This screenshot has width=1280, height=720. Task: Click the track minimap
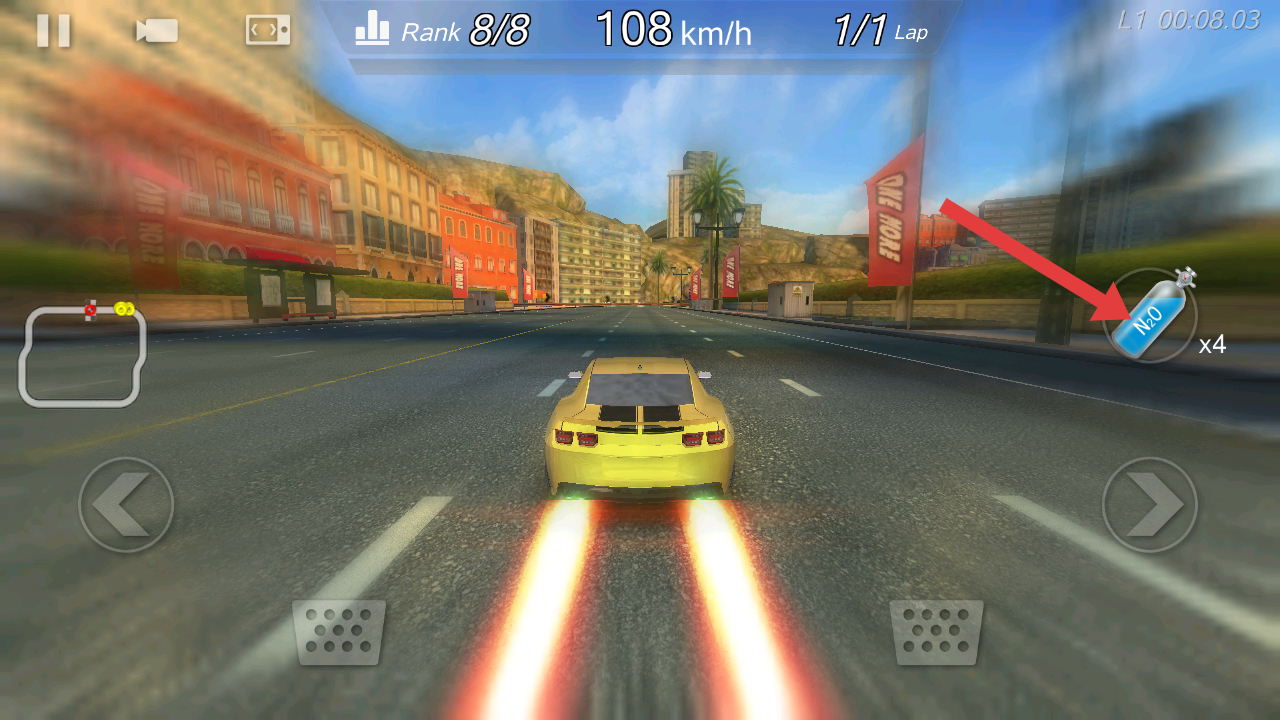pyautogui.click(x=83, y=354)
